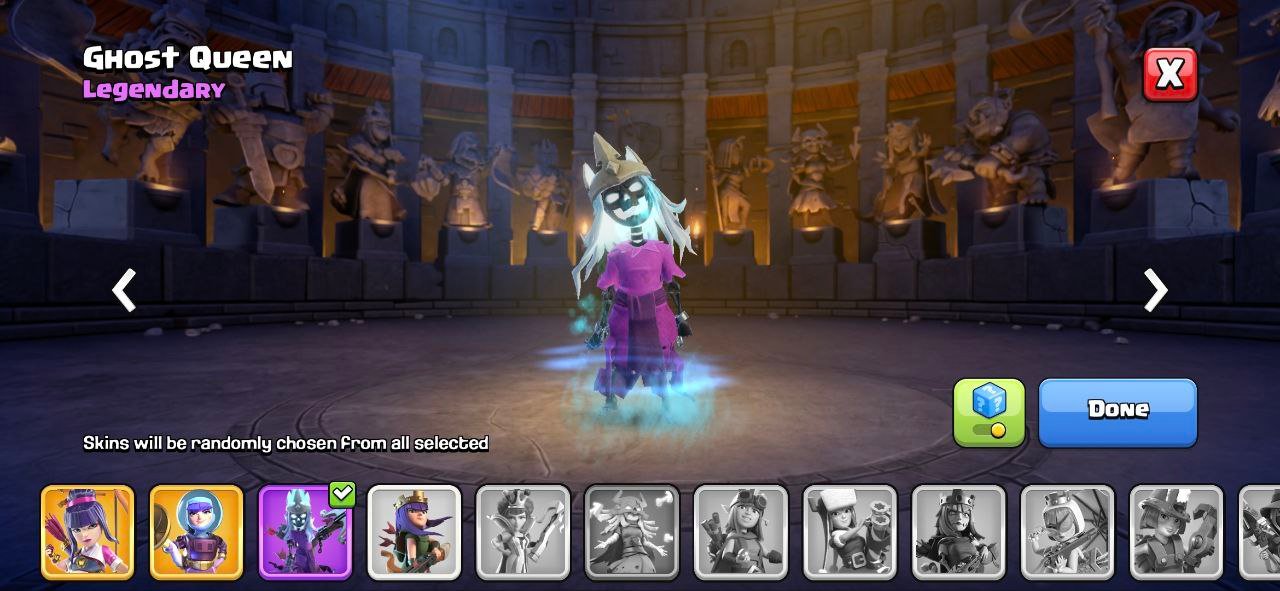Select the purple Ghost Queen skin thumbnail
Viewport: 1280px width, 591px height.
coord(305,532)
